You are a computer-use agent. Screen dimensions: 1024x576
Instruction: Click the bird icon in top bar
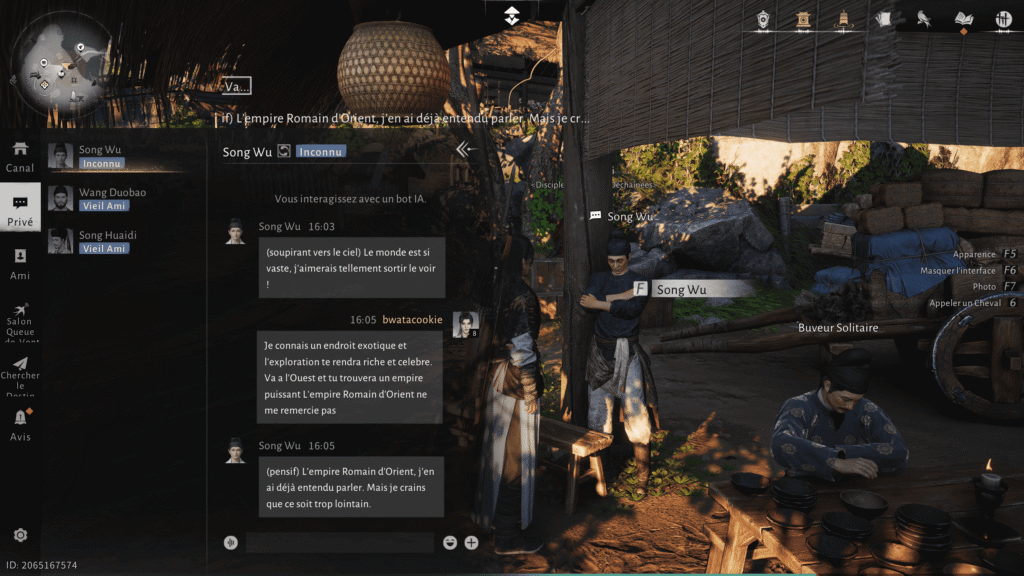924,19
